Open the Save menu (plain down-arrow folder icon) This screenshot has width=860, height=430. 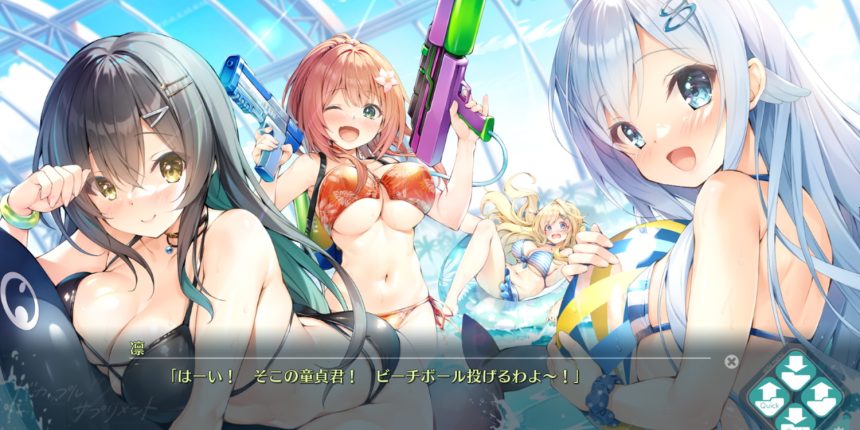click(797, 368)
